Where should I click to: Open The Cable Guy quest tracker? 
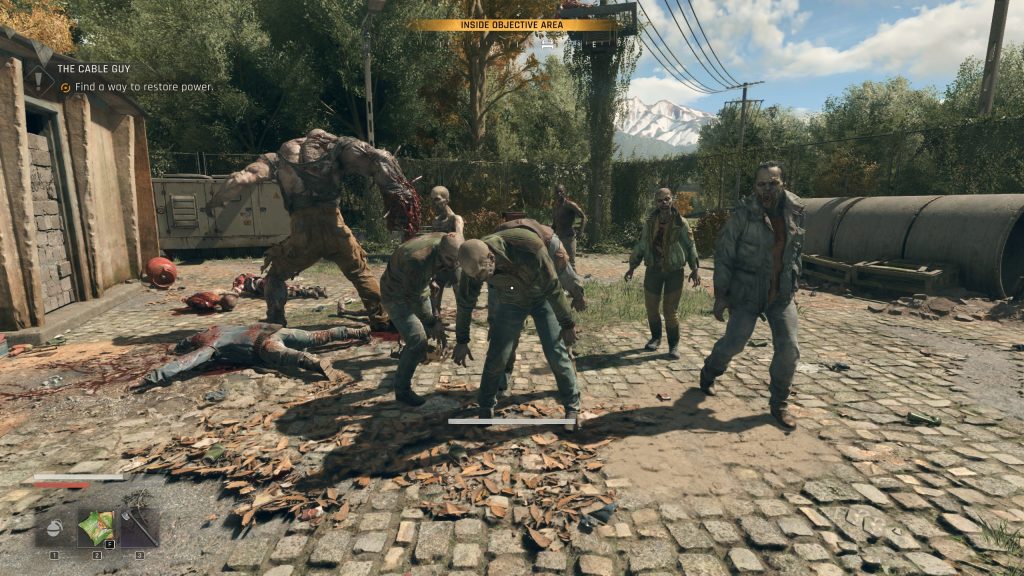(x=92, y=69)
